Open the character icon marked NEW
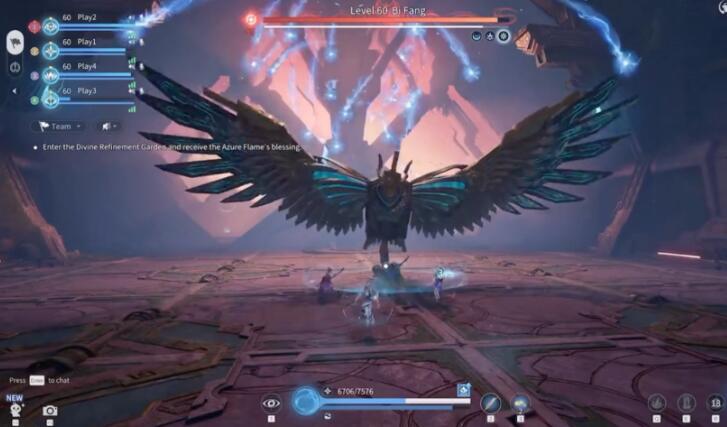Image resolution: width=727 pixels, height=427 pixels. point(15,409)
